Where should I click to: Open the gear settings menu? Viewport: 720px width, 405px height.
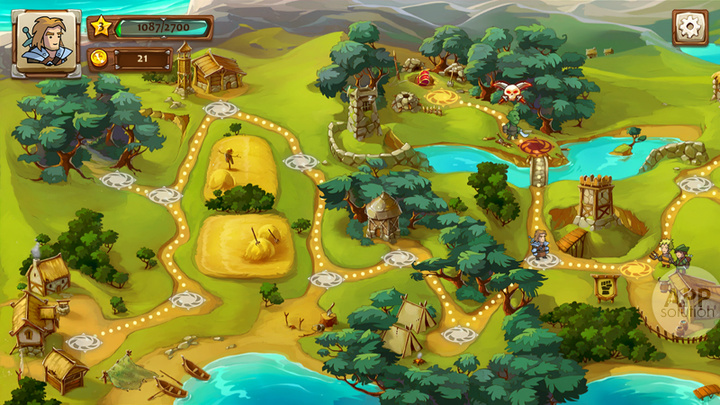coord(689,27)
